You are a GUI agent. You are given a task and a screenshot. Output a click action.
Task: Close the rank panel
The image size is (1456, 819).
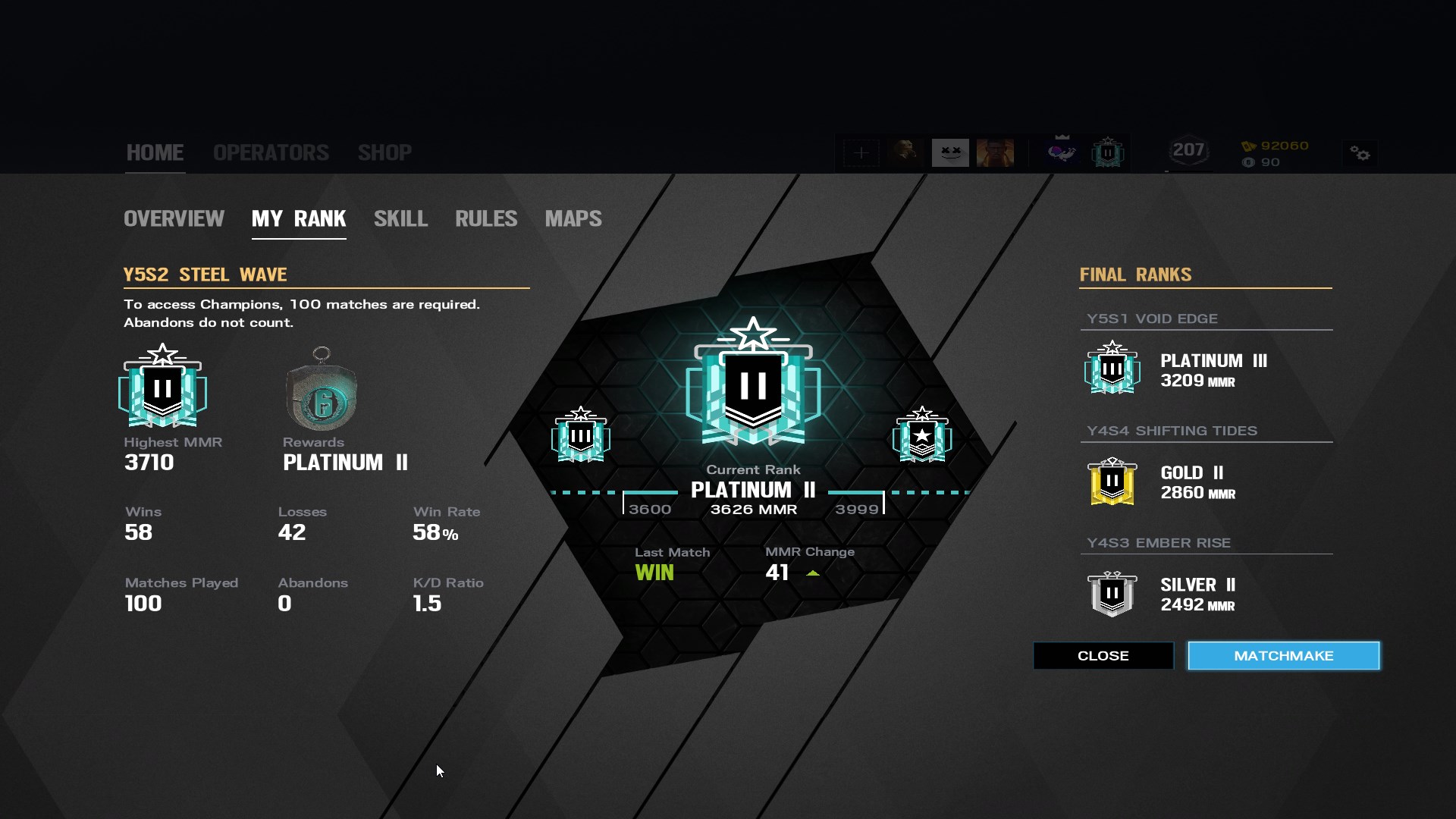pyautogui.click(x=1103, y=656)
